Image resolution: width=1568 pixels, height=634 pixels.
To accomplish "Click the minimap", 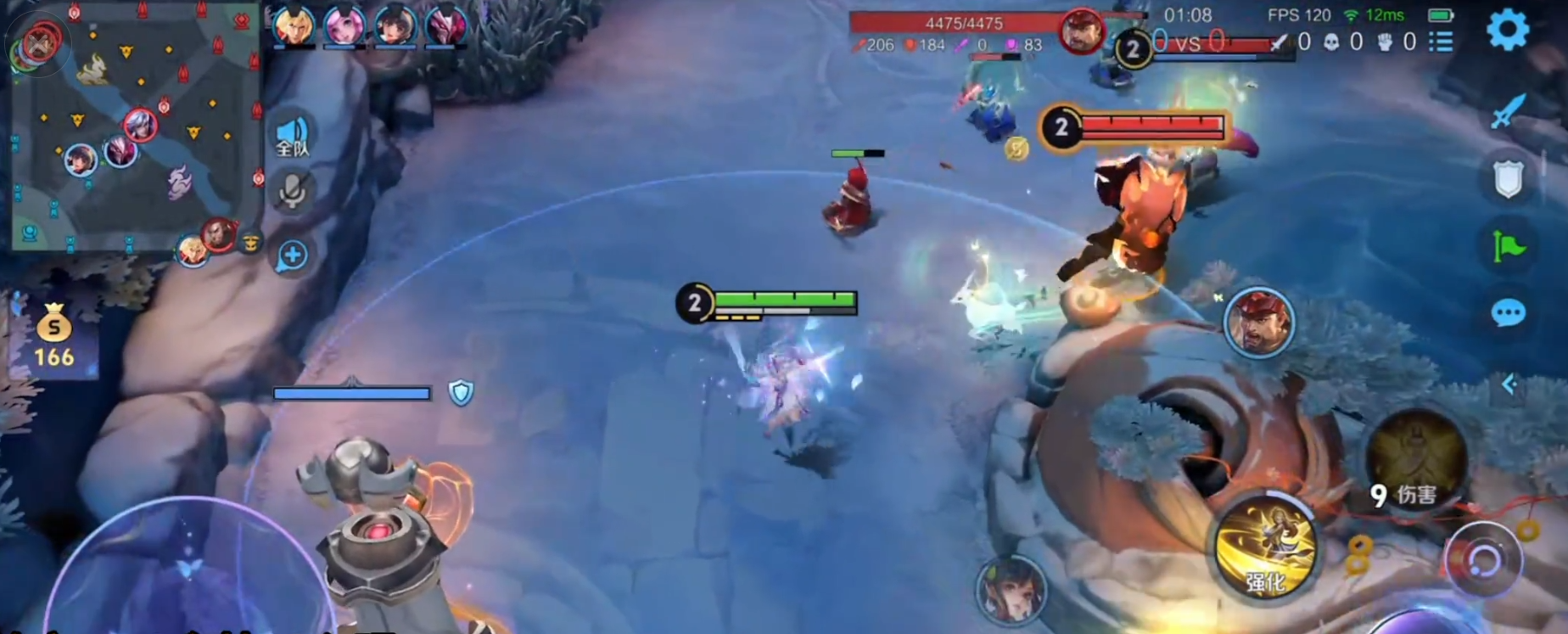I will coord(136,127).
